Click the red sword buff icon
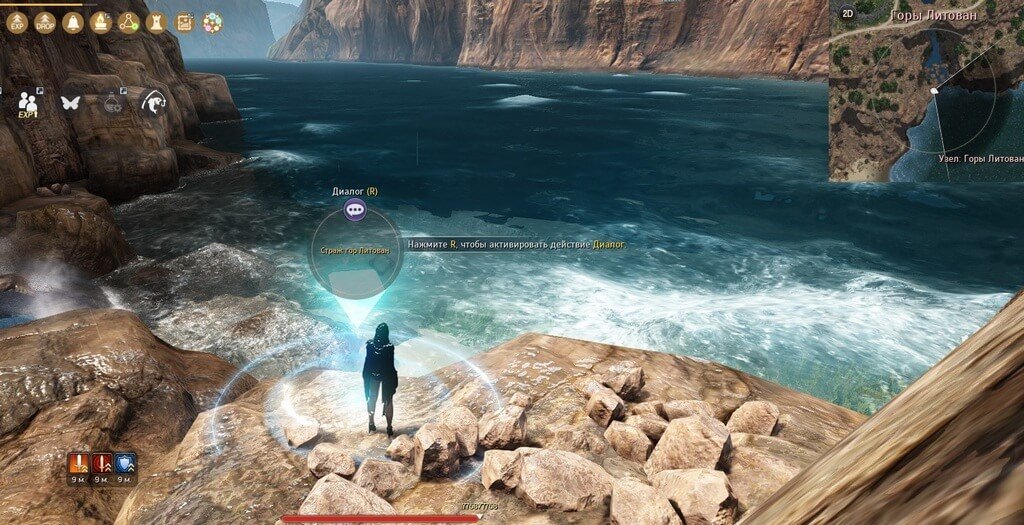Screen dimensions: 1024x525 102,463
